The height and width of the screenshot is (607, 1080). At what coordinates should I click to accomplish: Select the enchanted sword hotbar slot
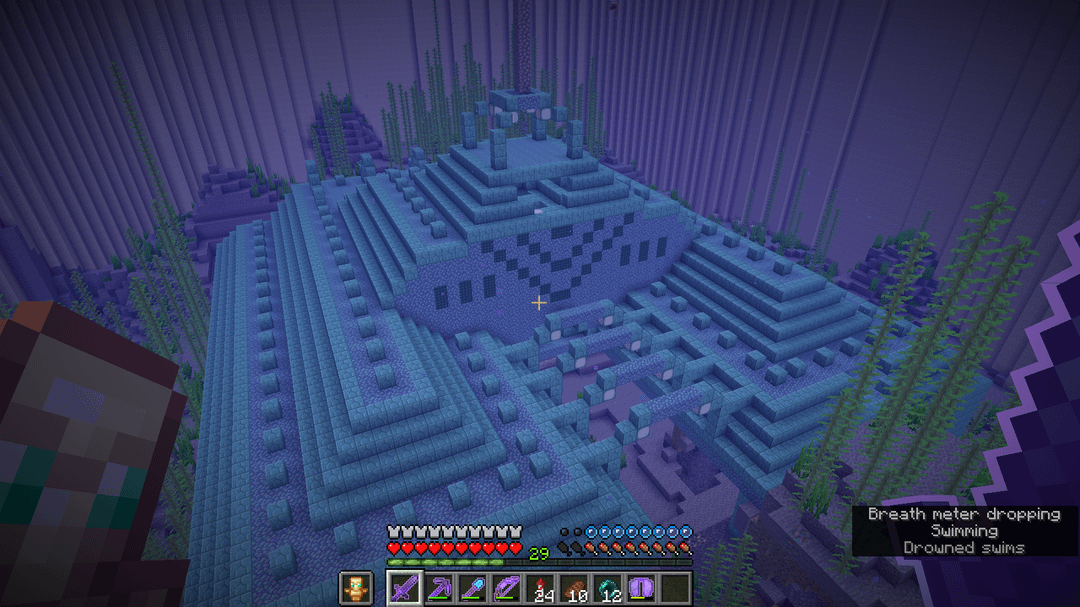tap(403, 587)
